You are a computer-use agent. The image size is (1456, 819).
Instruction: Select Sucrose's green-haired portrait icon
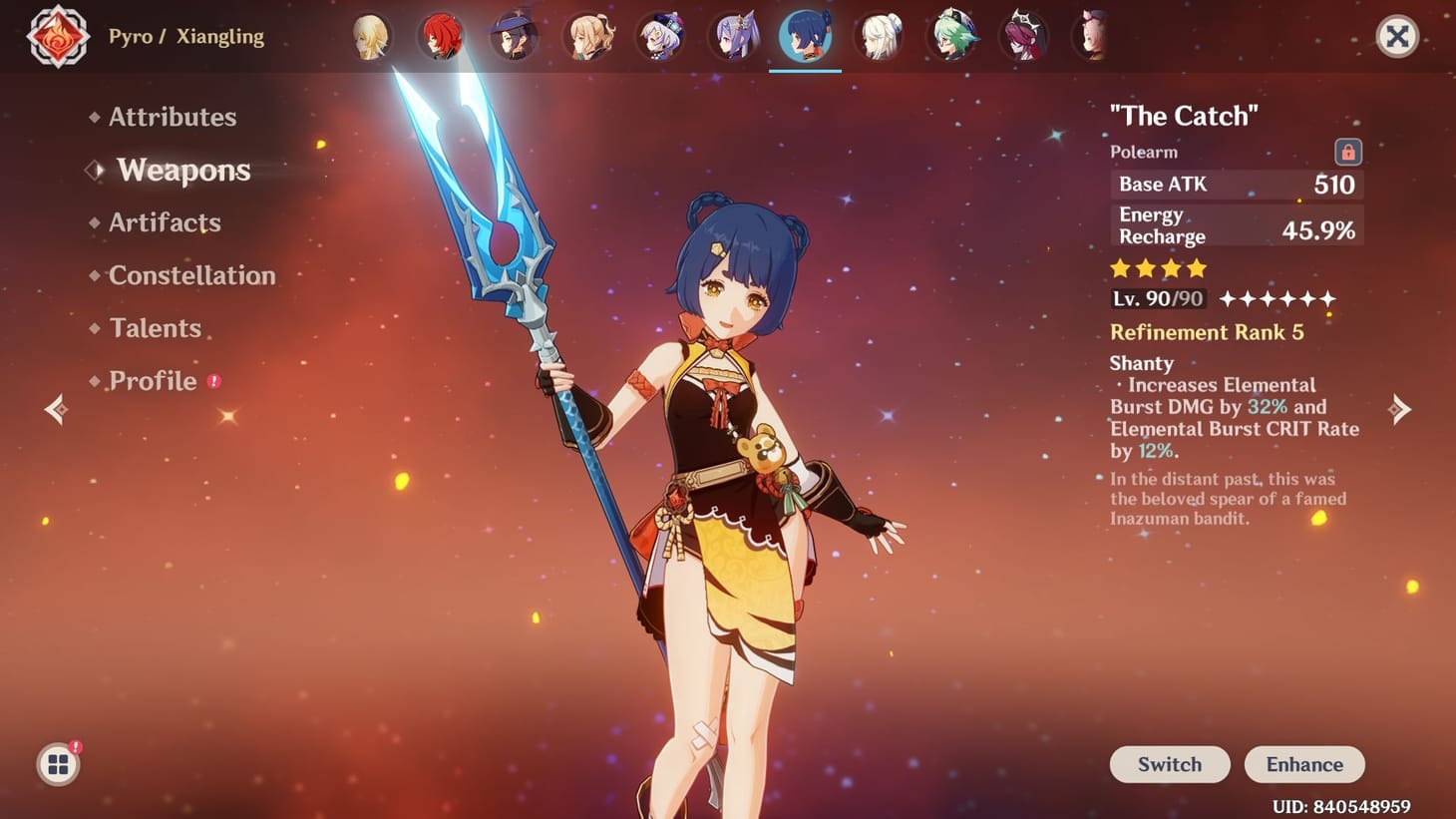click(x=952, y=35)
